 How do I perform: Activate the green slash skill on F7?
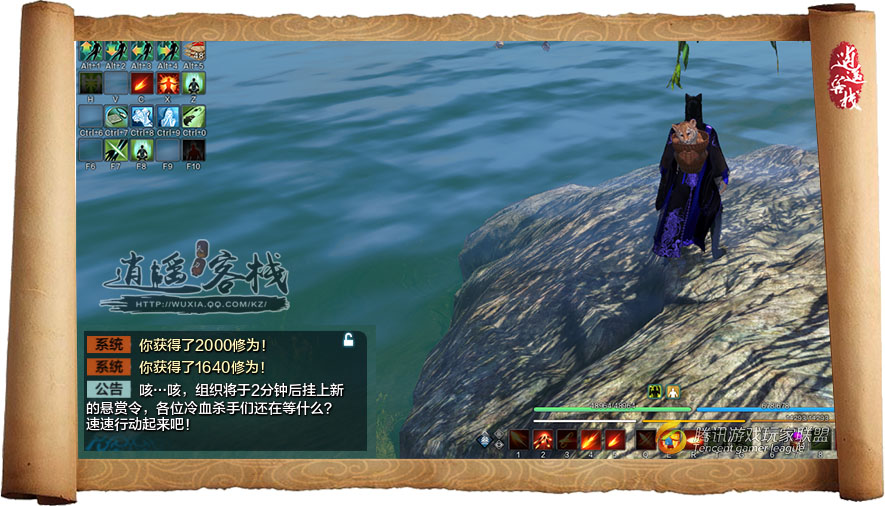(x=117, y=149)
